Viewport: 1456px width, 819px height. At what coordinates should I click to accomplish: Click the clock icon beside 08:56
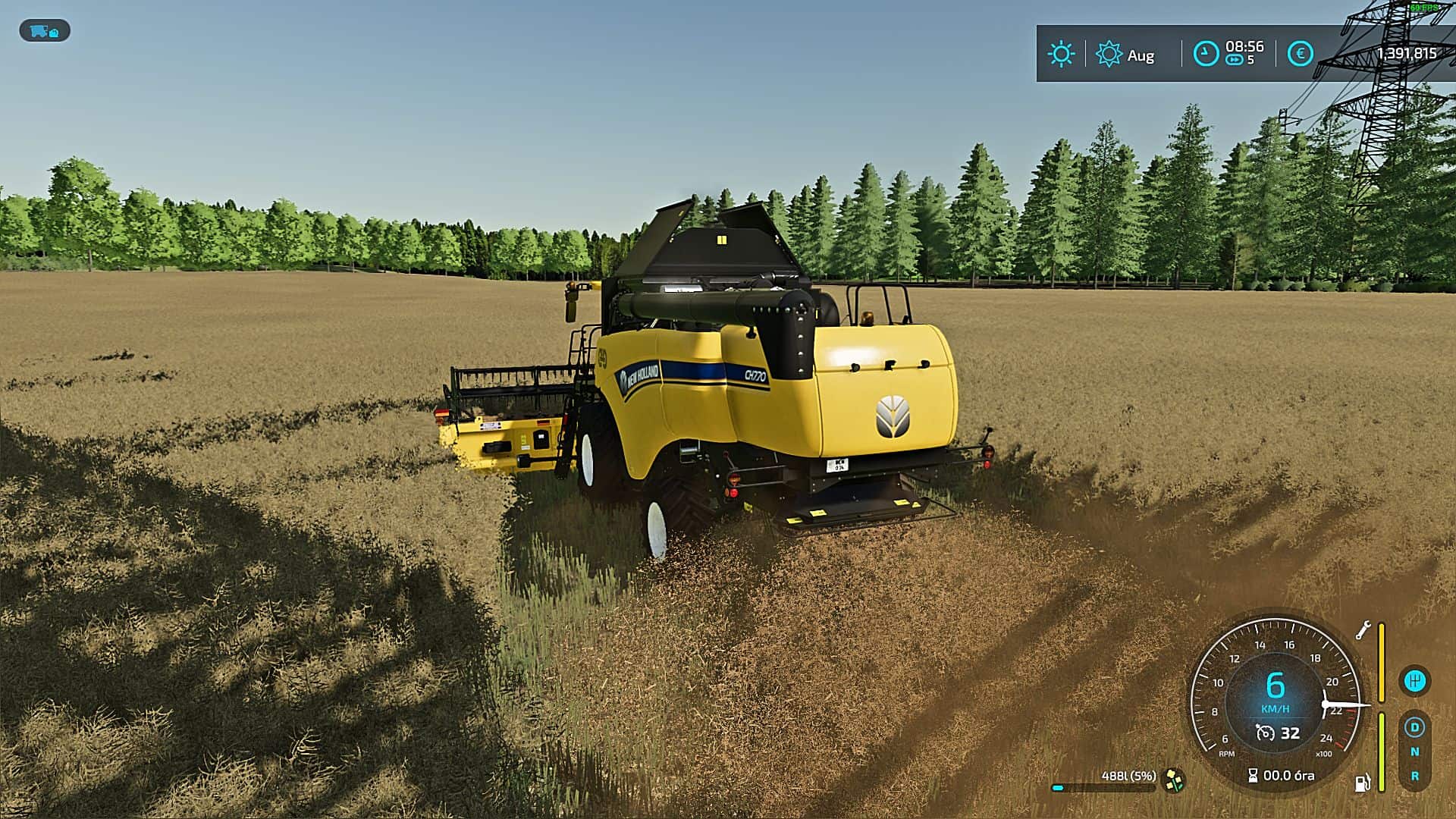pos(1205,52)
